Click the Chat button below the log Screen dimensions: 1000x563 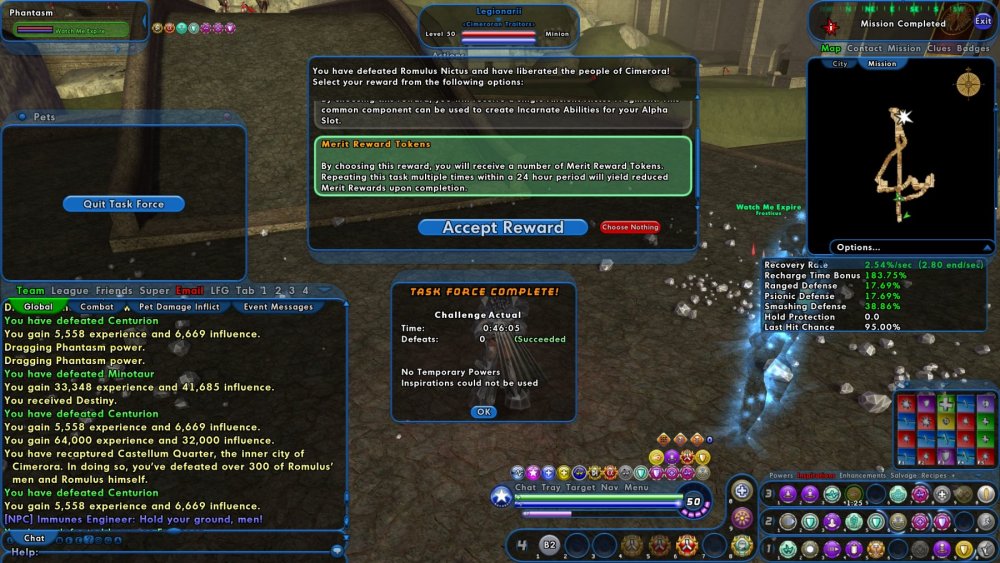click(x=34, y=538)
